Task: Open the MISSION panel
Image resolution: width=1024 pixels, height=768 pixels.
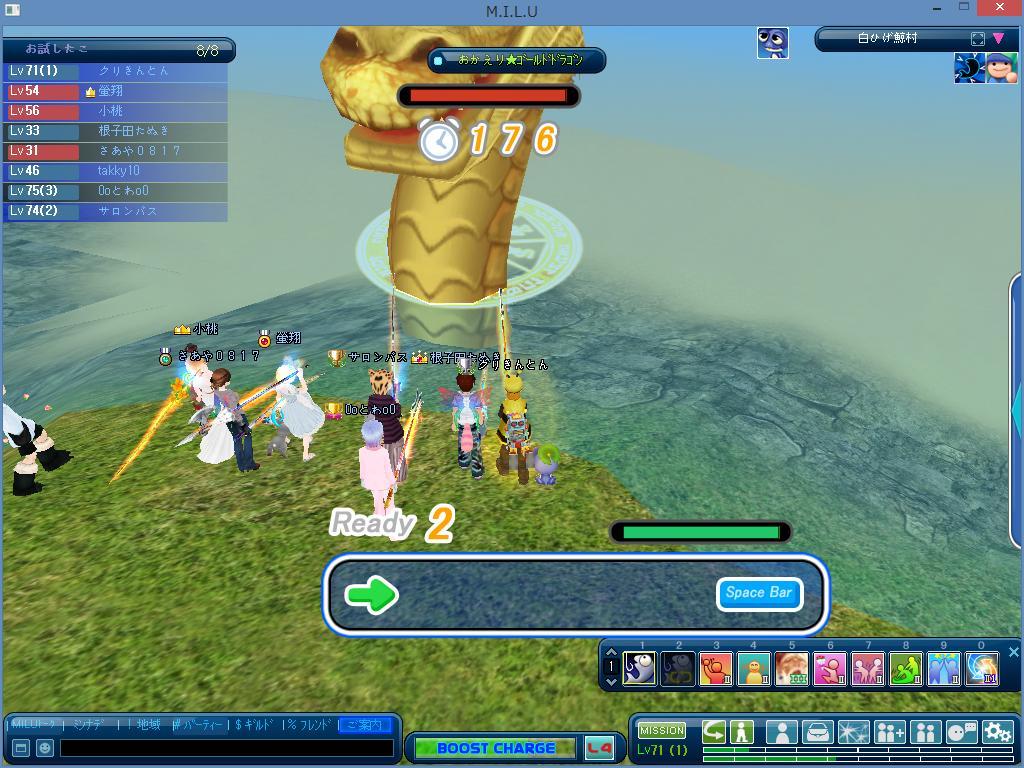Action: (x=662, y=731)
